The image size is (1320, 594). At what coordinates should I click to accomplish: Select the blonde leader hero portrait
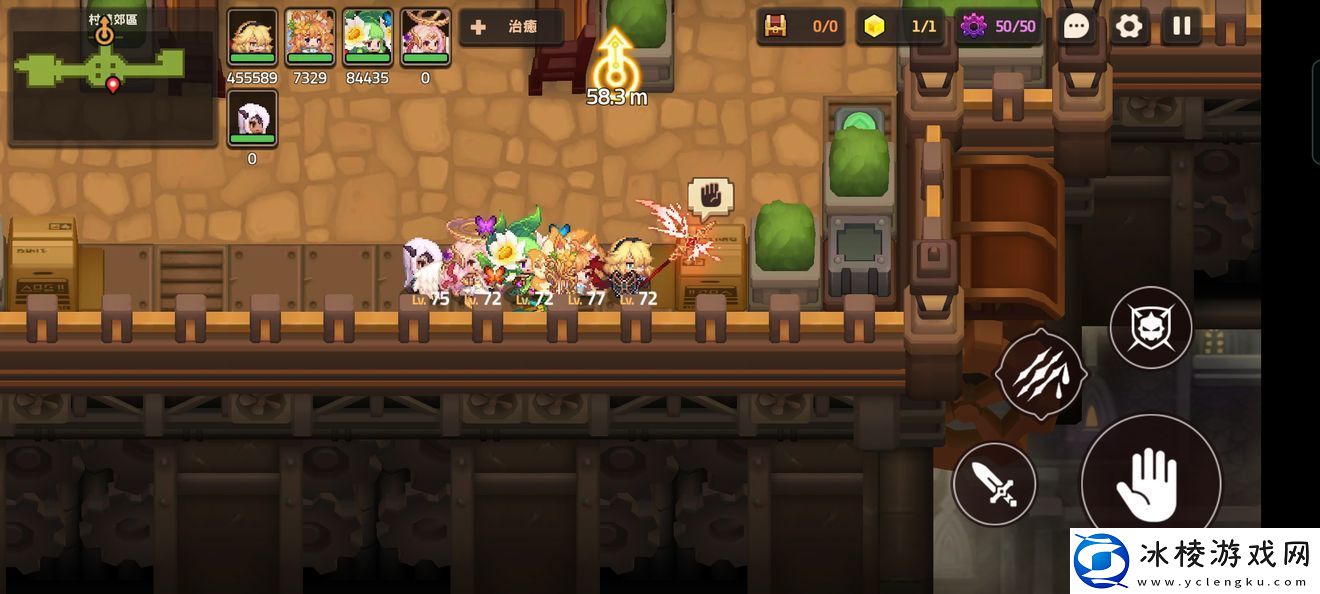tap(252, 38)
